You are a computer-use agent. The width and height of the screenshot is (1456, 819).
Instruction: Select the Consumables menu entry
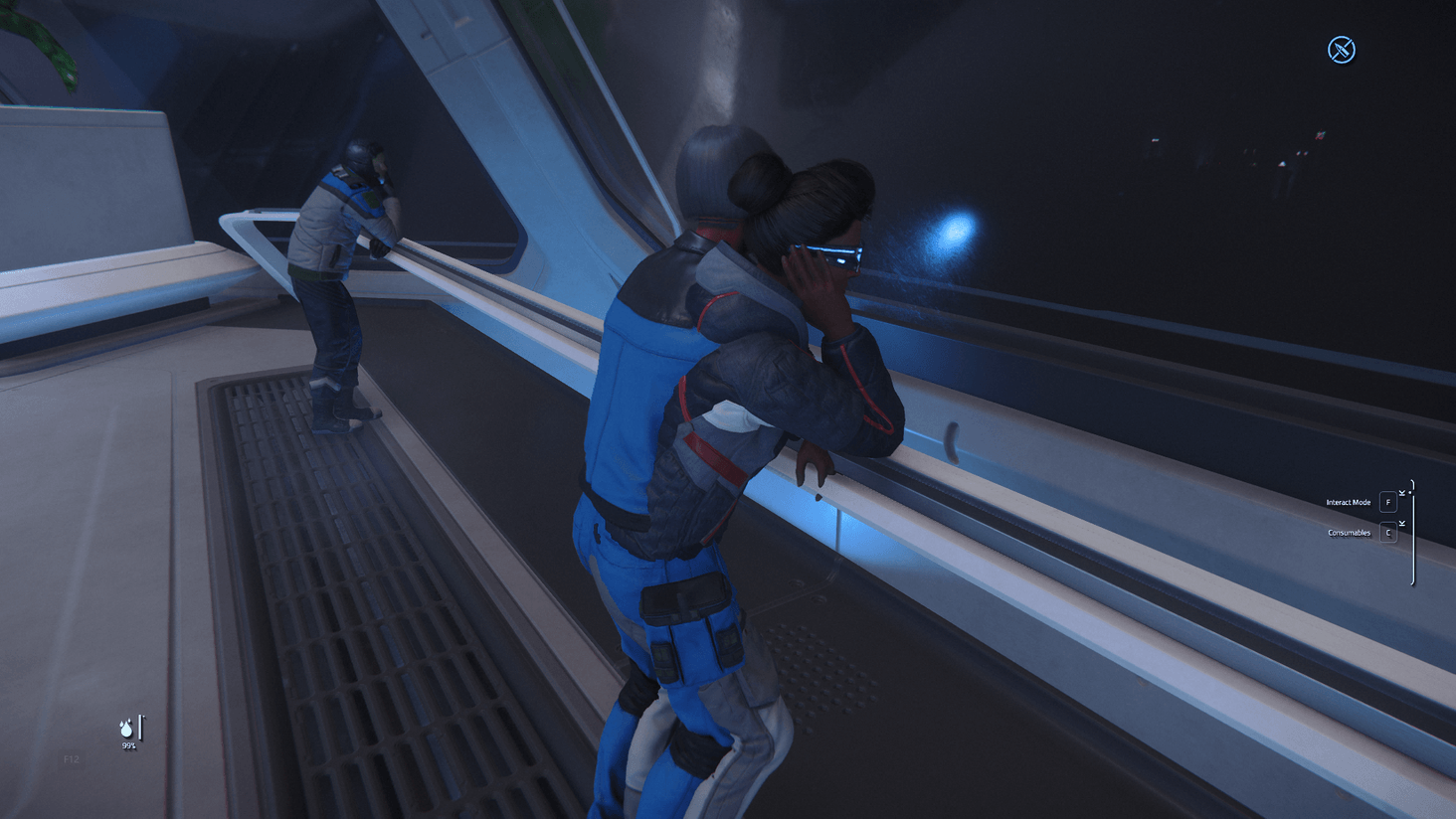coord(1349,533)
